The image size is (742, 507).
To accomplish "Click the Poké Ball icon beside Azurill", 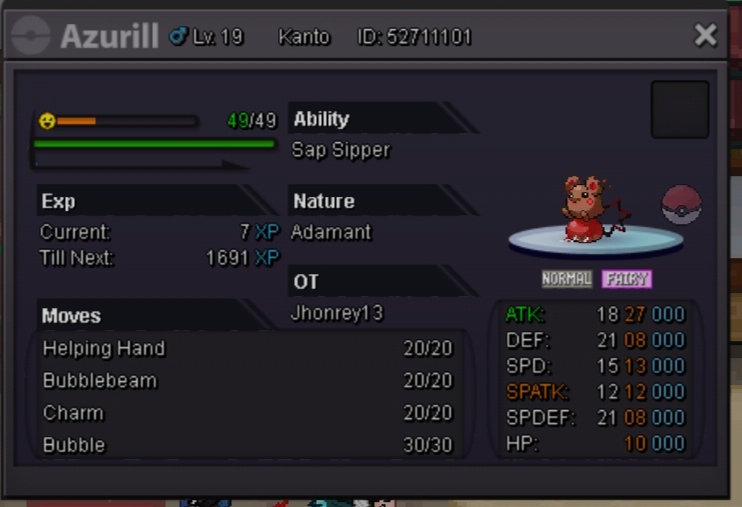I will click(682, 205).
